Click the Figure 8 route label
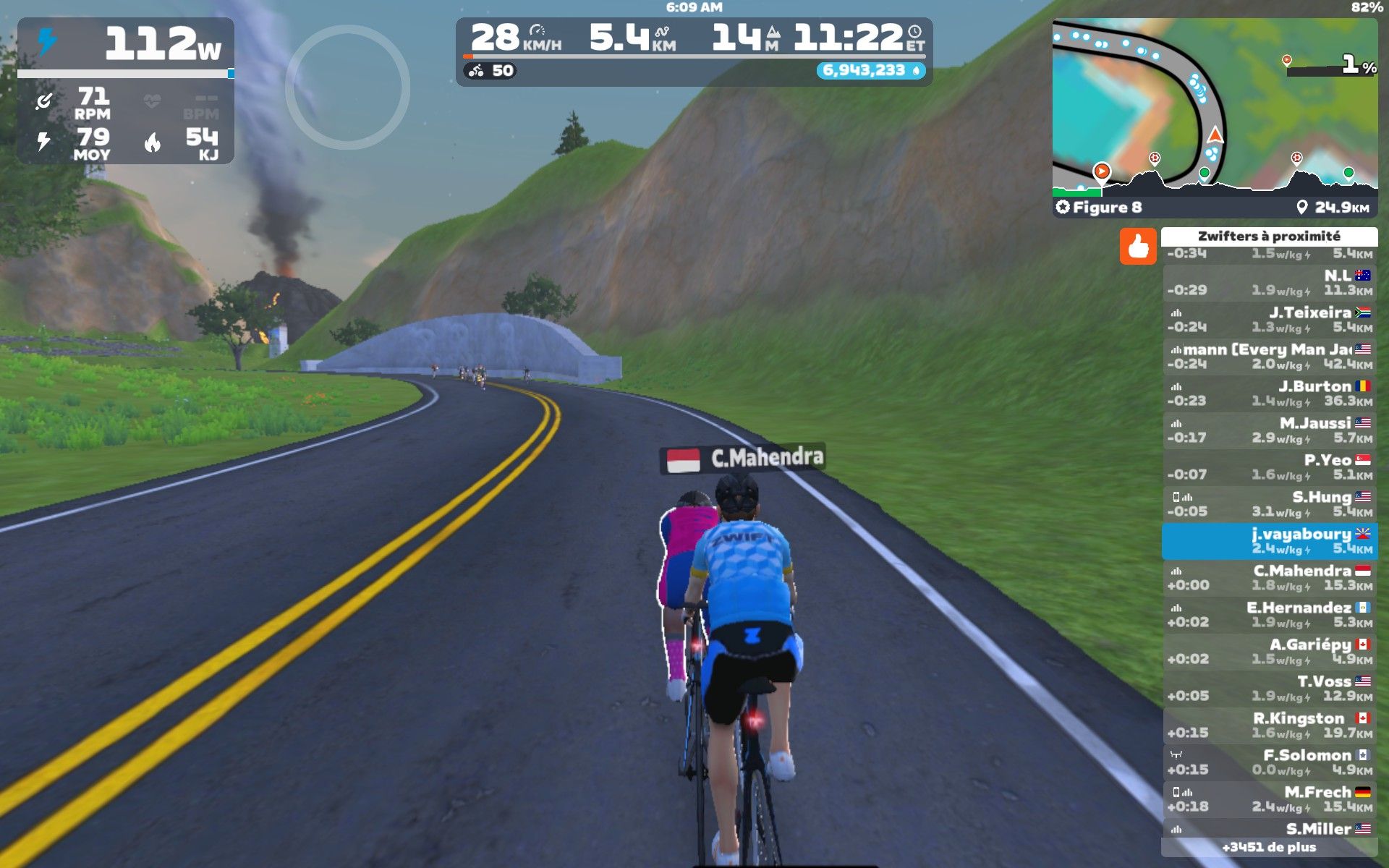This screenshot has width=1389, height=868. click(x=1107, y=208)
